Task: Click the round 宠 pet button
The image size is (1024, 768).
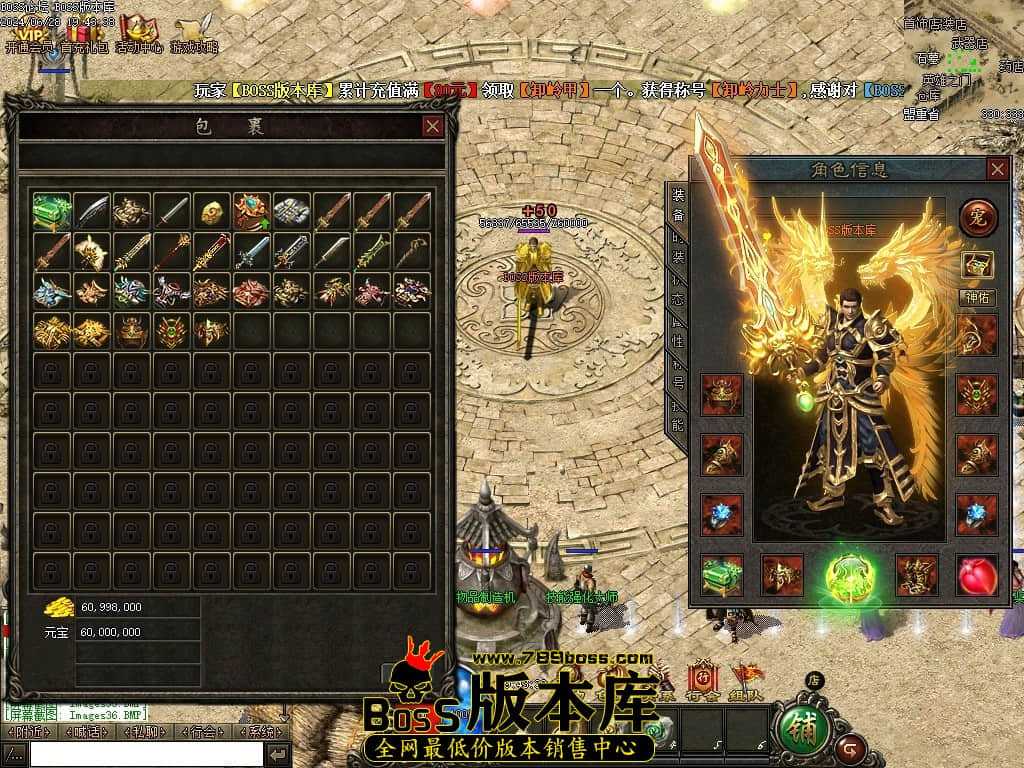Action: (977, 217)
